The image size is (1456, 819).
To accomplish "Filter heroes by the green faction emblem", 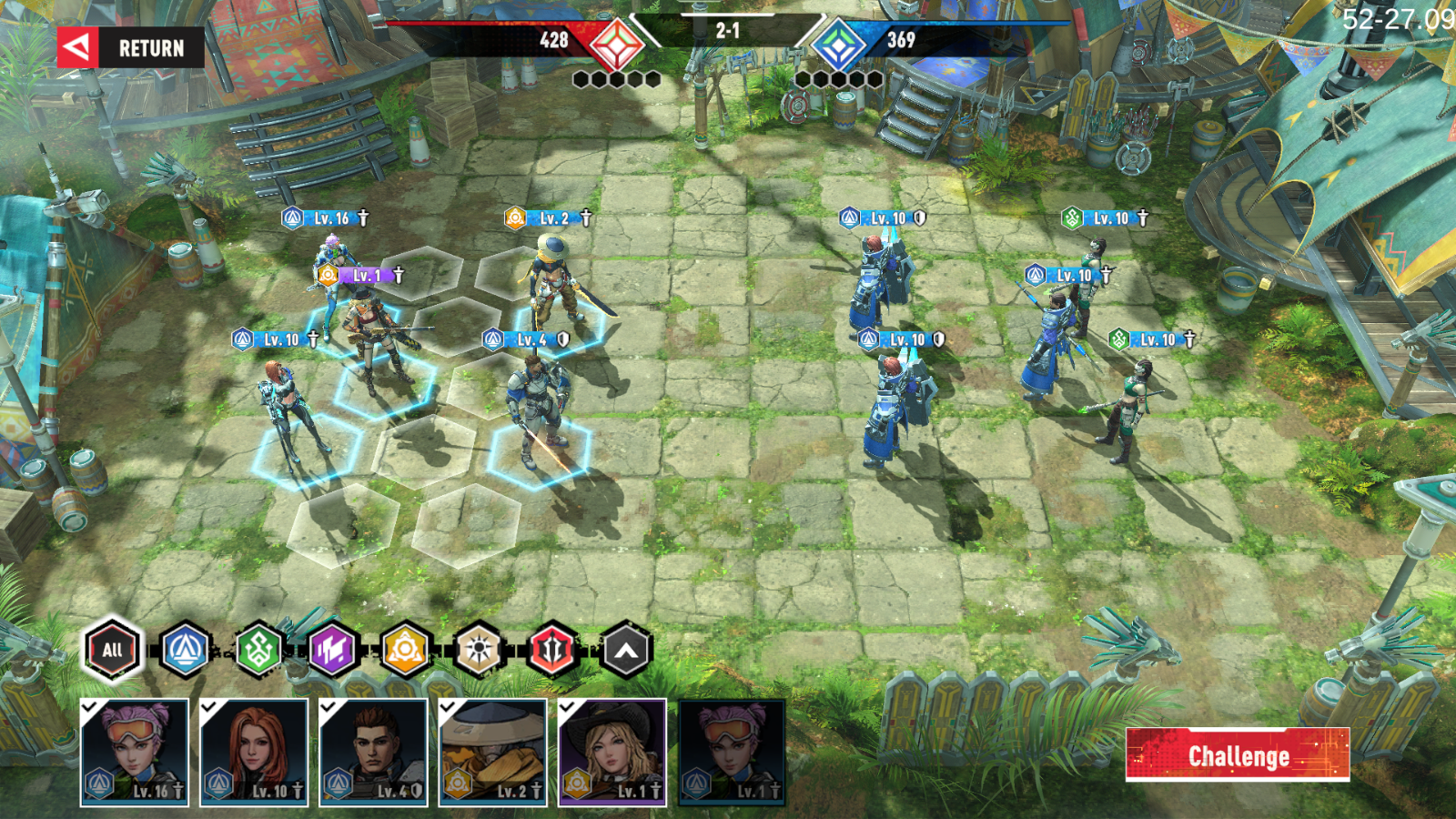I will [257, 649].
